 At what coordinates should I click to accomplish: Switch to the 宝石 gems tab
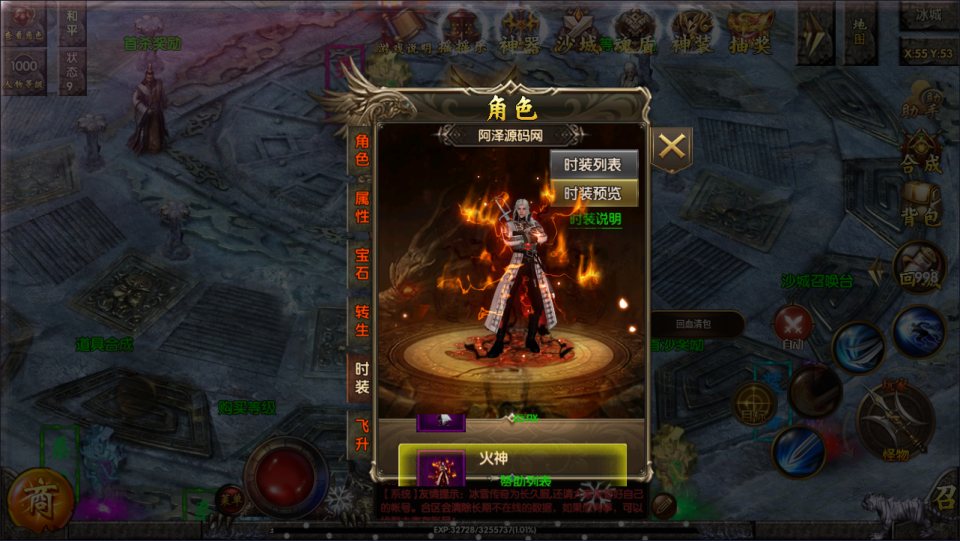point(361,264)
